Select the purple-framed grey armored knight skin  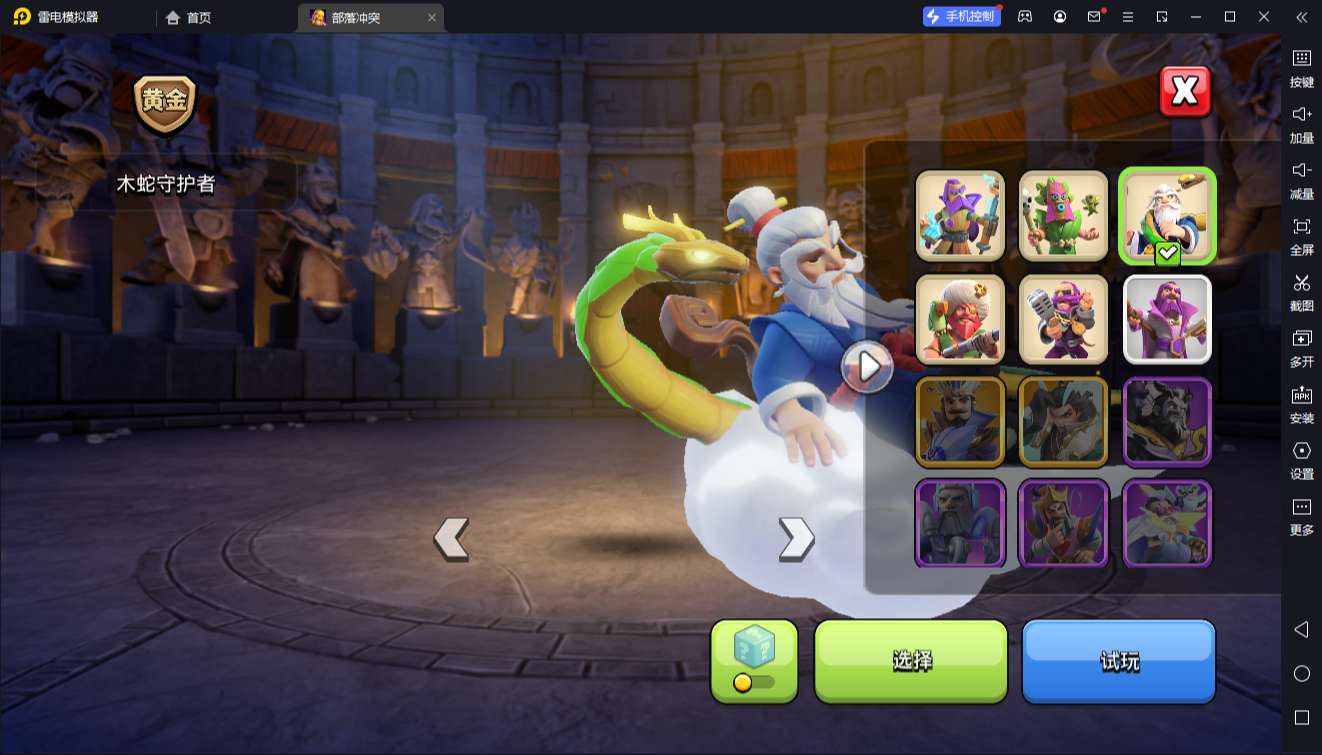(960, 523)
